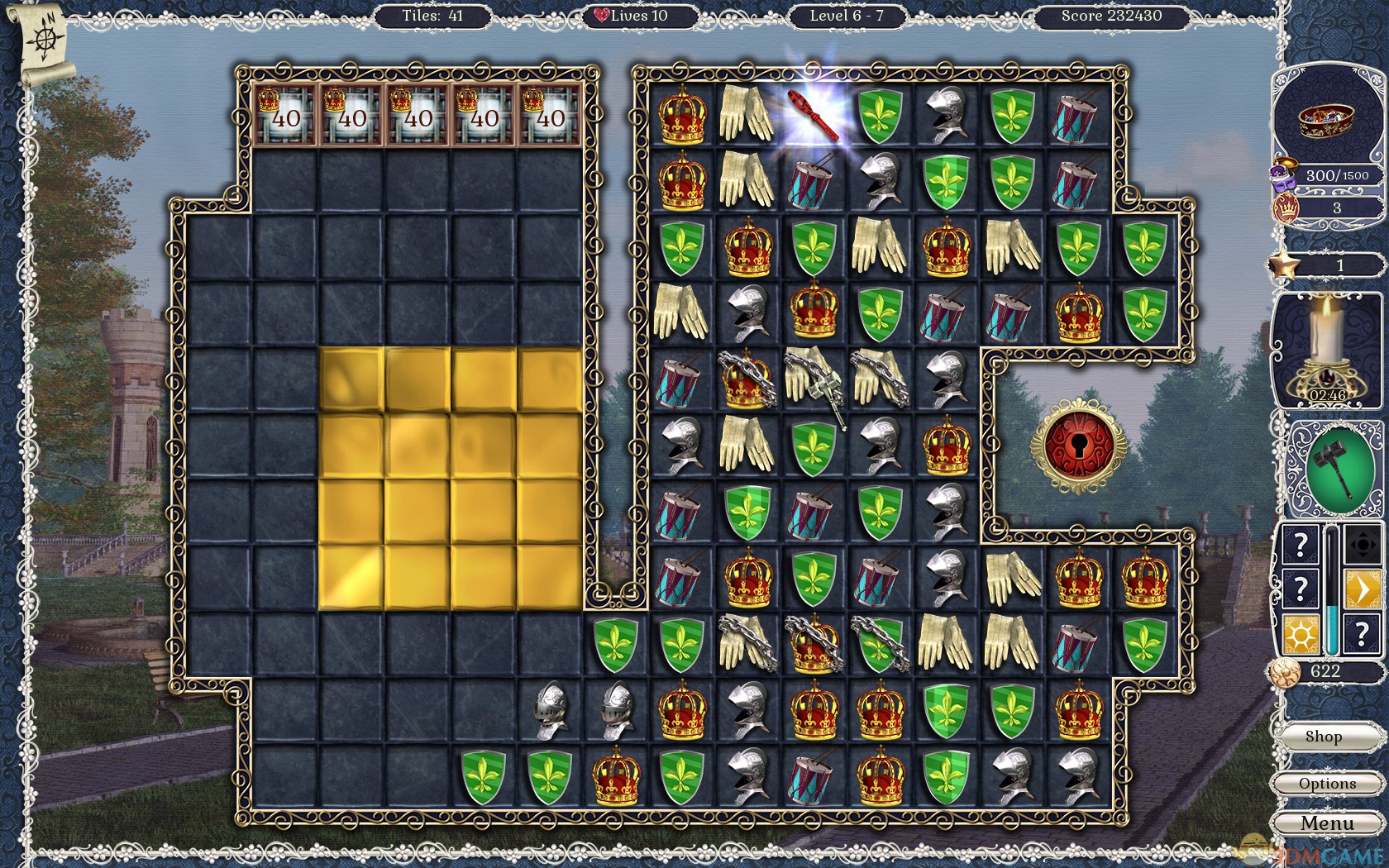Use the golden sun power-up
The image size is (1389, 868).
(x=1300, y=636)
